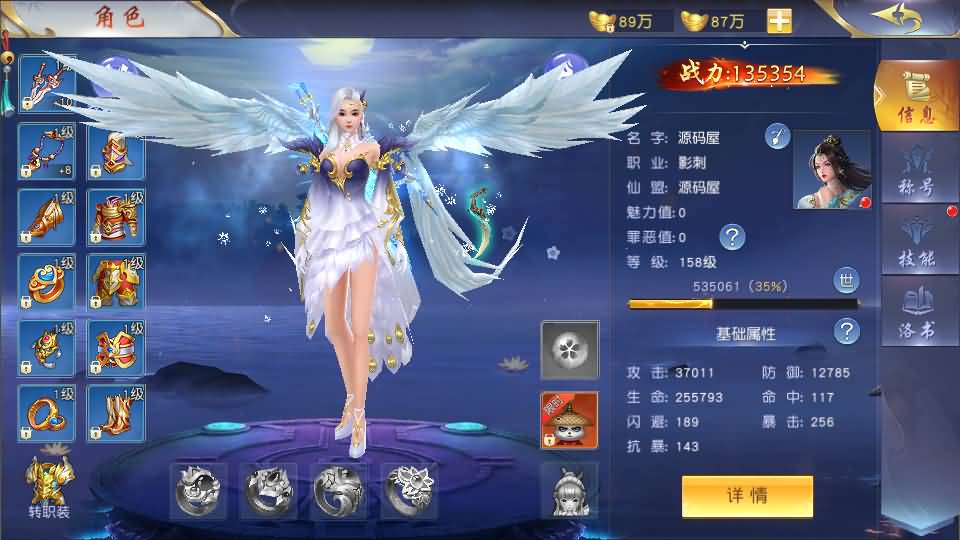Switch to the 洛书 tab

[x=917, y=312]
